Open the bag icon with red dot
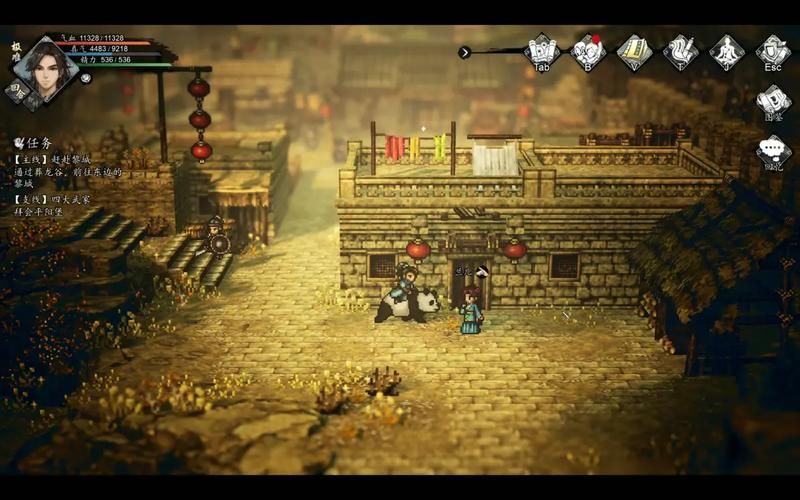Image resolution: width=800 pixels, height=500 pixels. (x=588, y=50)
